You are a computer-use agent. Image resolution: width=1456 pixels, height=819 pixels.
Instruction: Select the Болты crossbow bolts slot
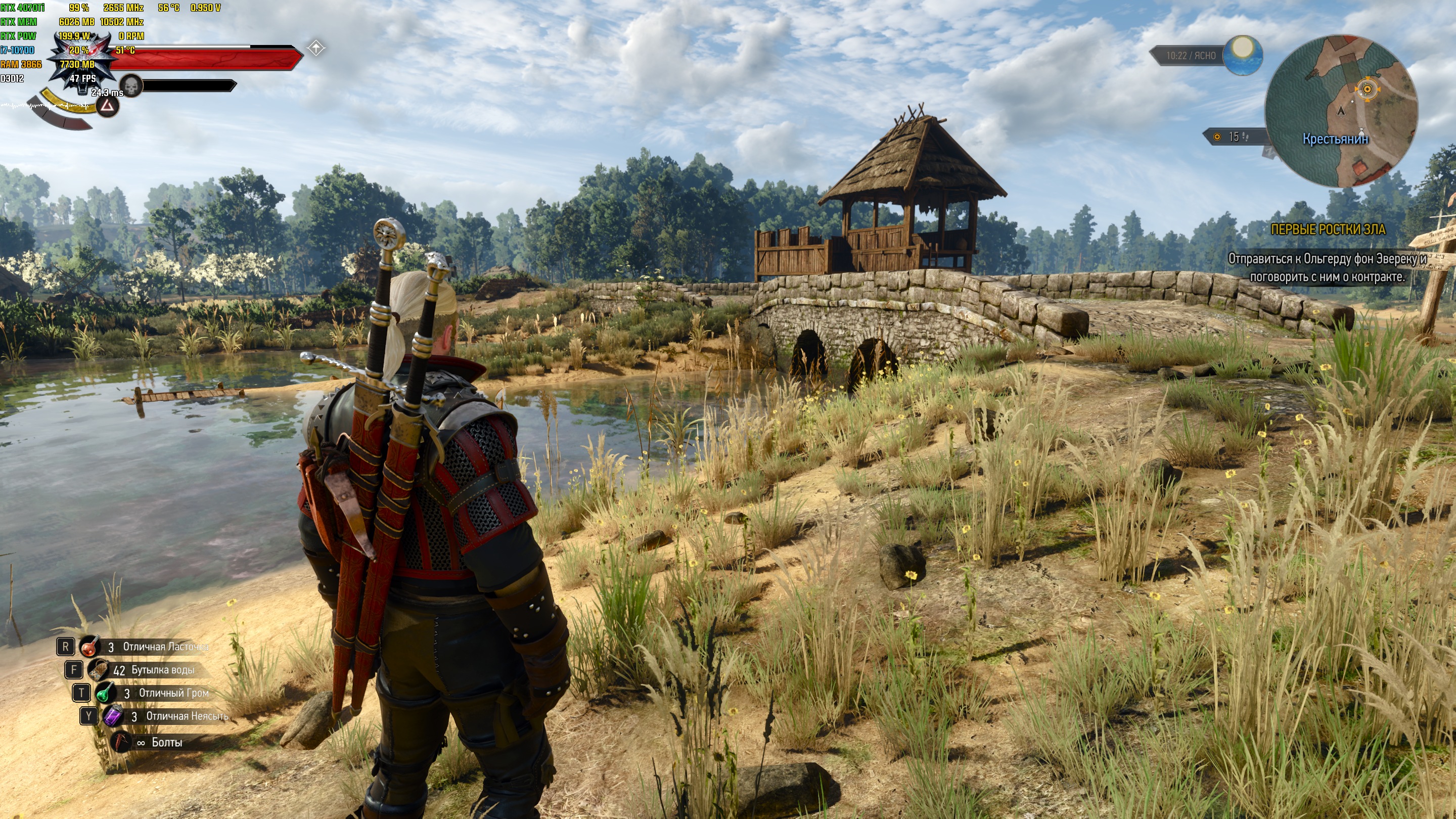tap(120, 742)
